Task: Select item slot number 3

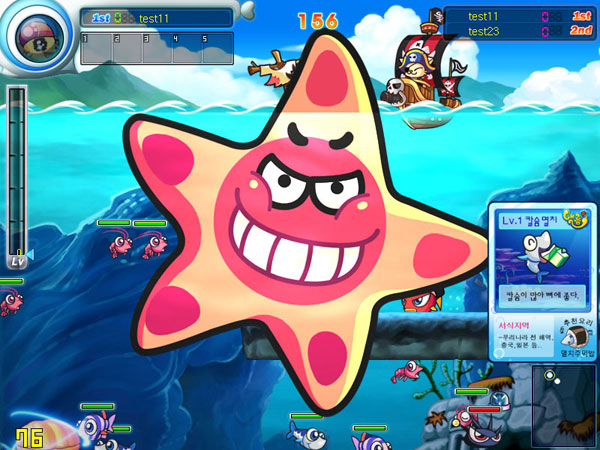Action: tap(156, 47)
